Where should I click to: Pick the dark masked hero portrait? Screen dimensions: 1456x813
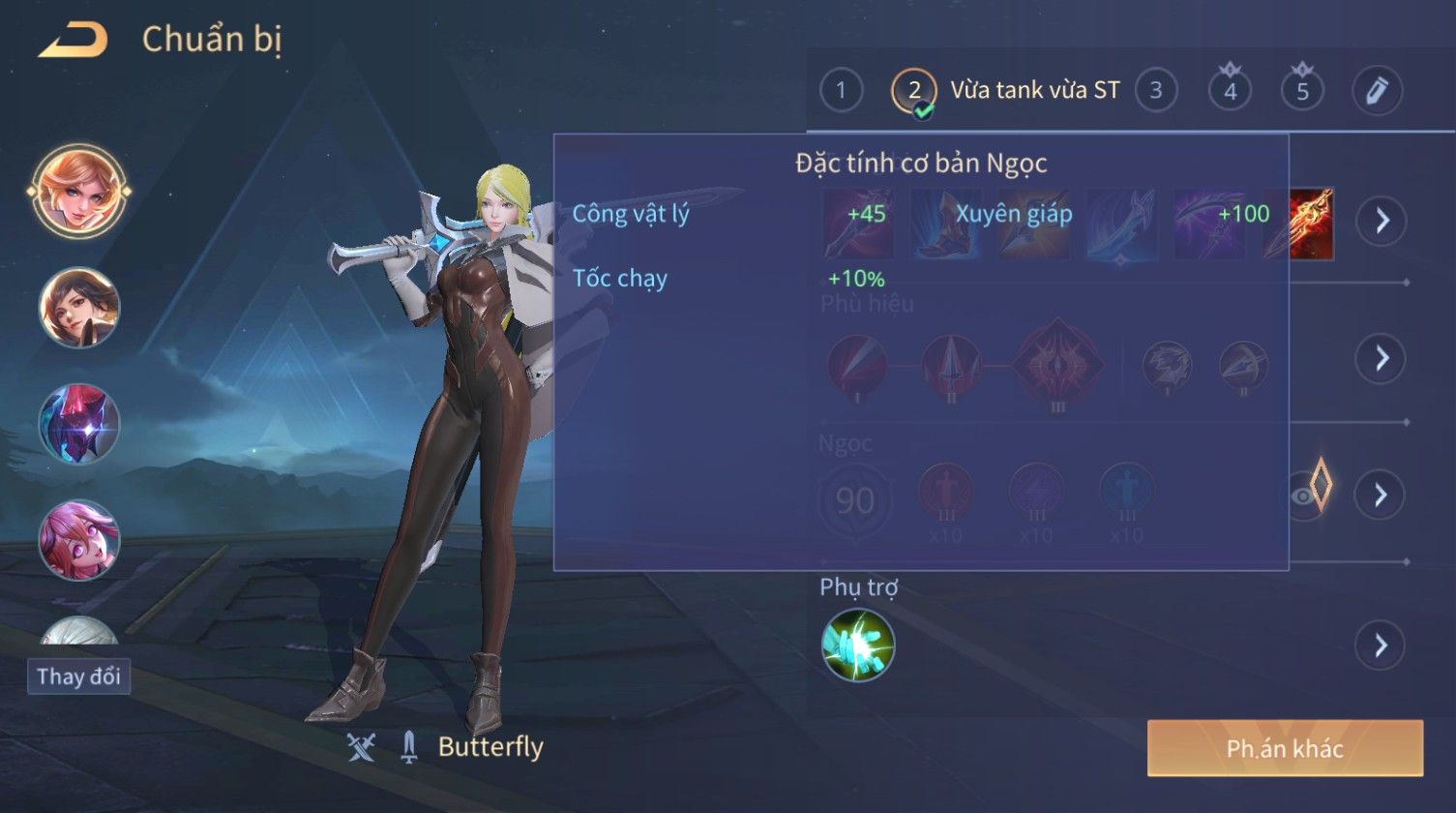tap(79, 424)
